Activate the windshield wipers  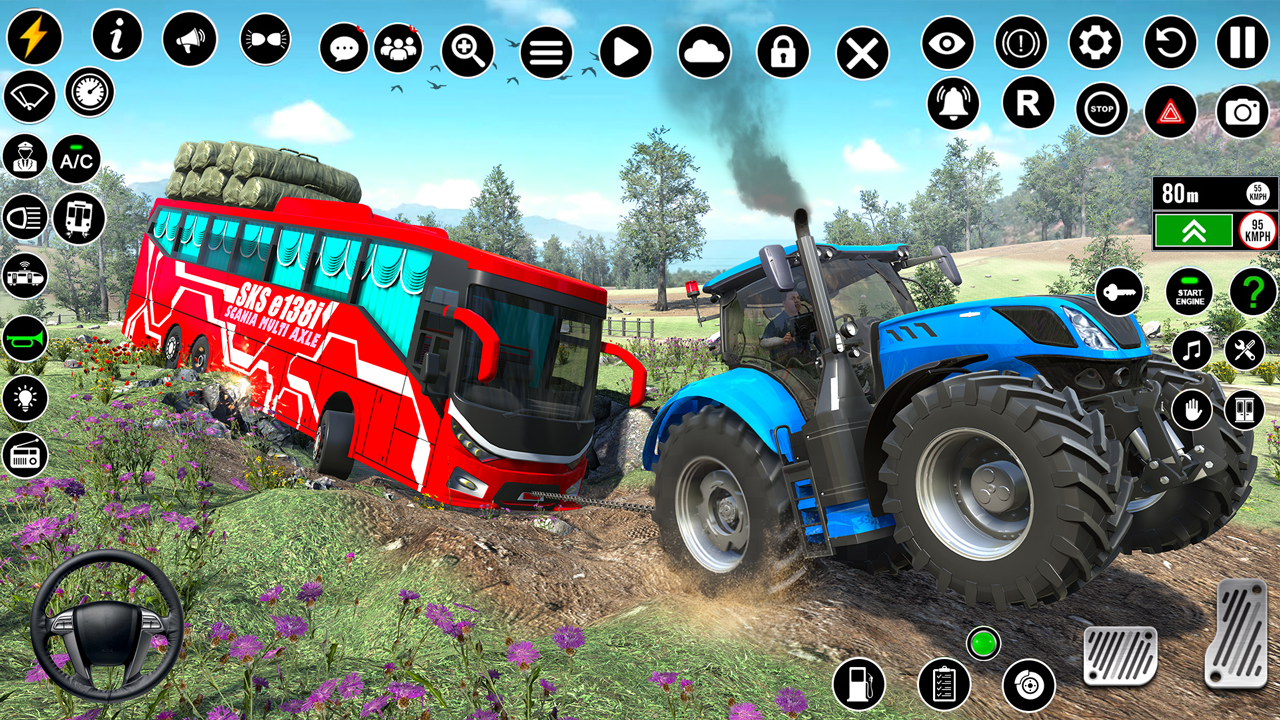pos(29,98)
